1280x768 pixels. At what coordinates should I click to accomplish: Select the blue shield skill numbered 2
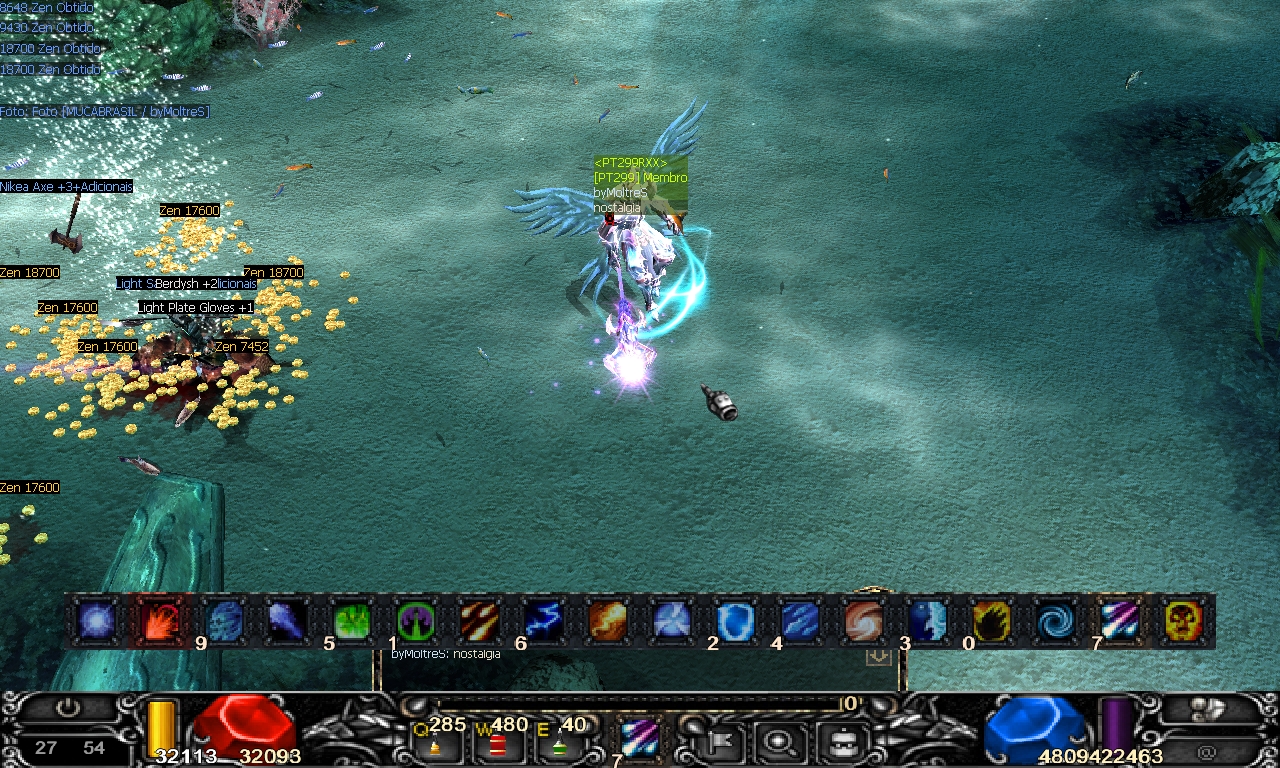[735, 622]
